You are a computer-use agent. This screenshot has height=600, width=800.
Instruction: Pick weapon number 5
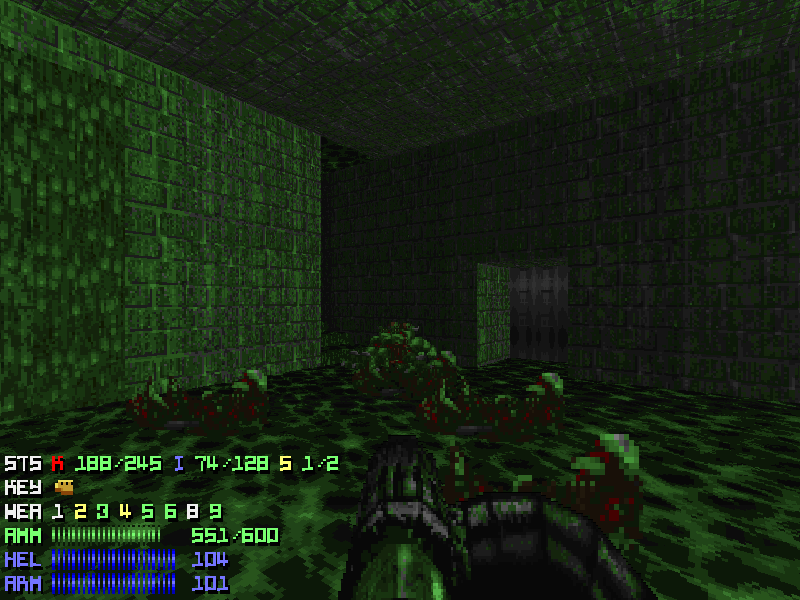coord(148,512)
